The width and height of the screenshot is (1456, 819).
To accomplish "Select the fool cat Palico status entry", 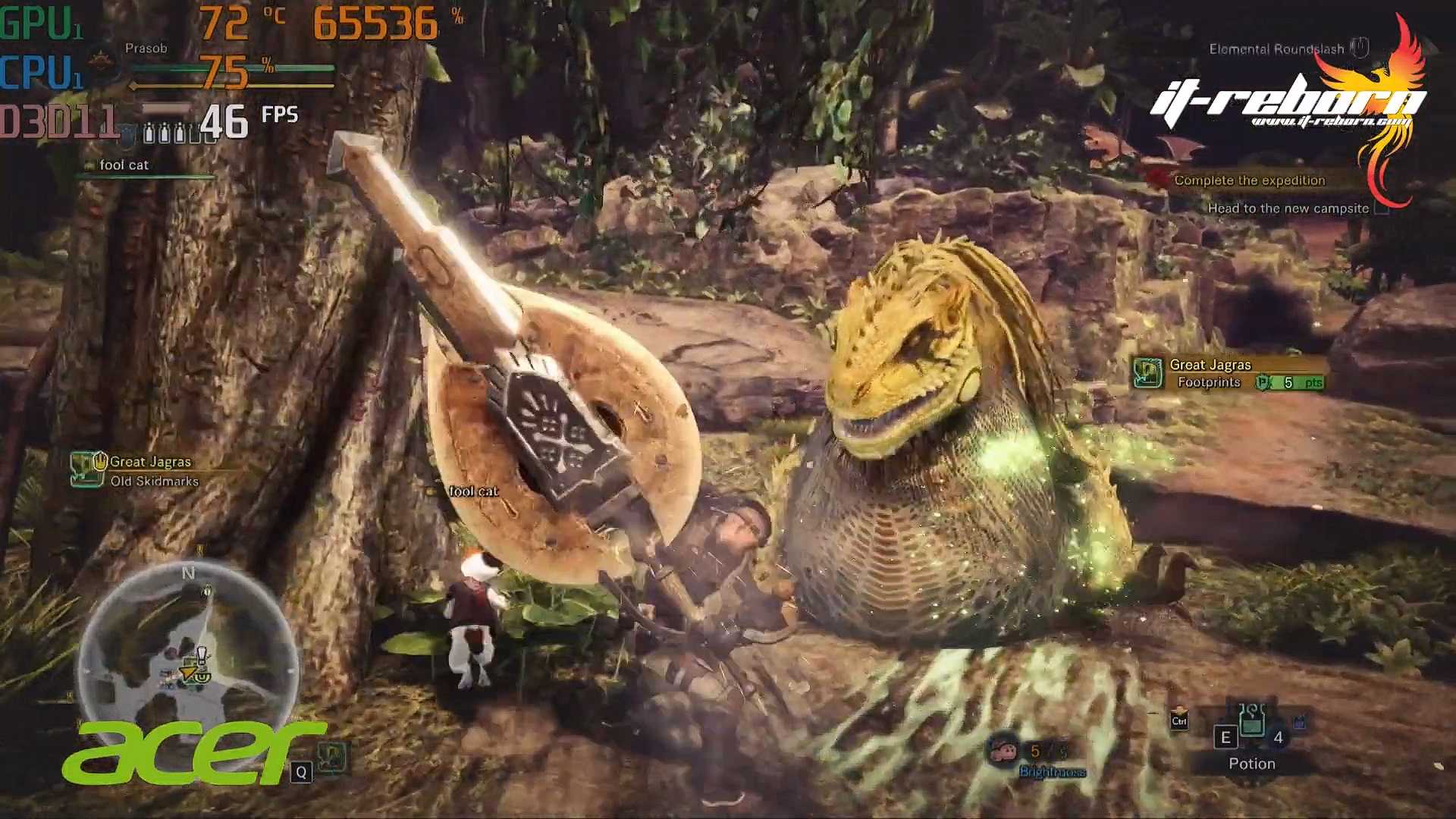I will 124,165.
